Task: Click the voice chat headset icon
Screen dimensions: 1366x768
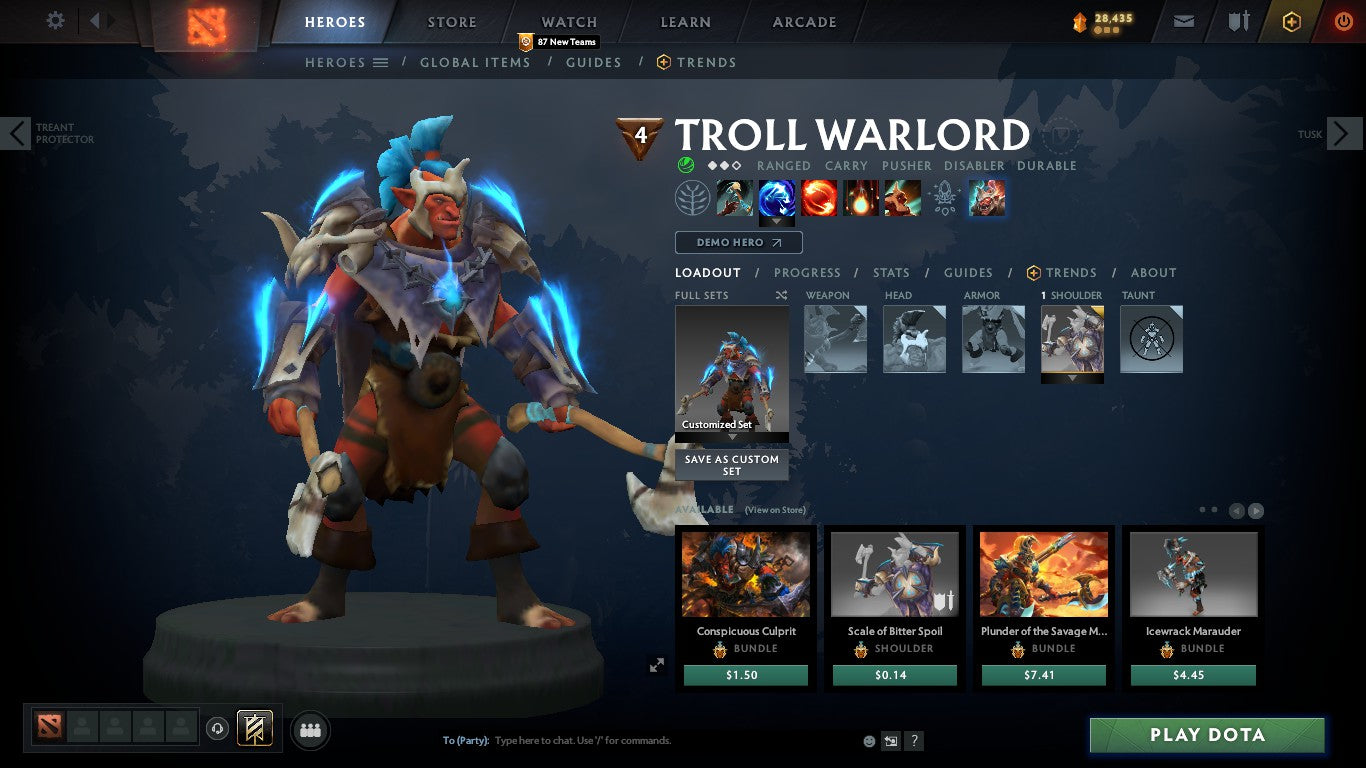Action: pyautogui.click(x=218, y=730)
